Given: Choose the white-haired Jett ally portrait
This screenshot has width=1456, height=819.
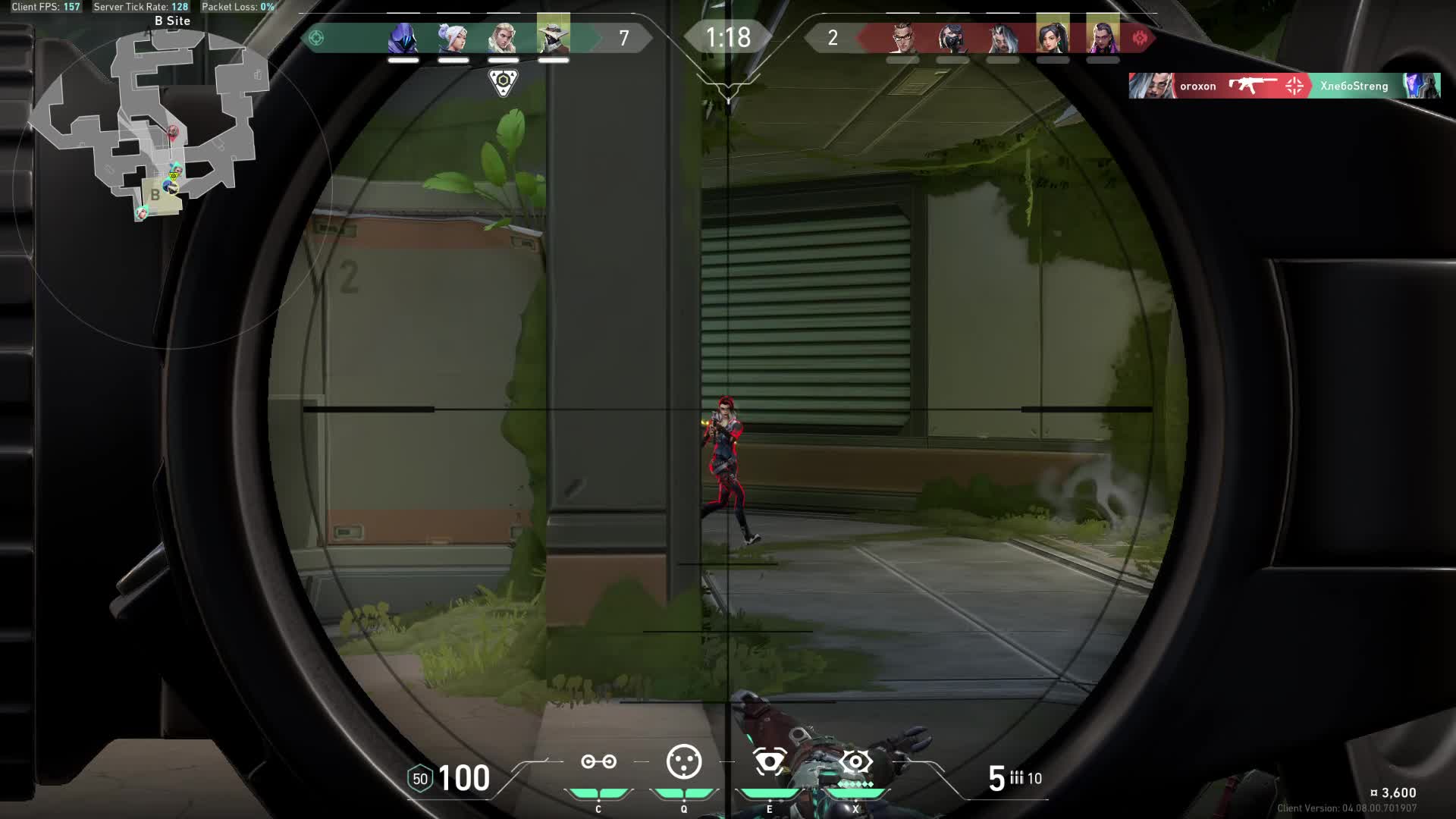Looking at the screenshot, I should pos(453,37).
